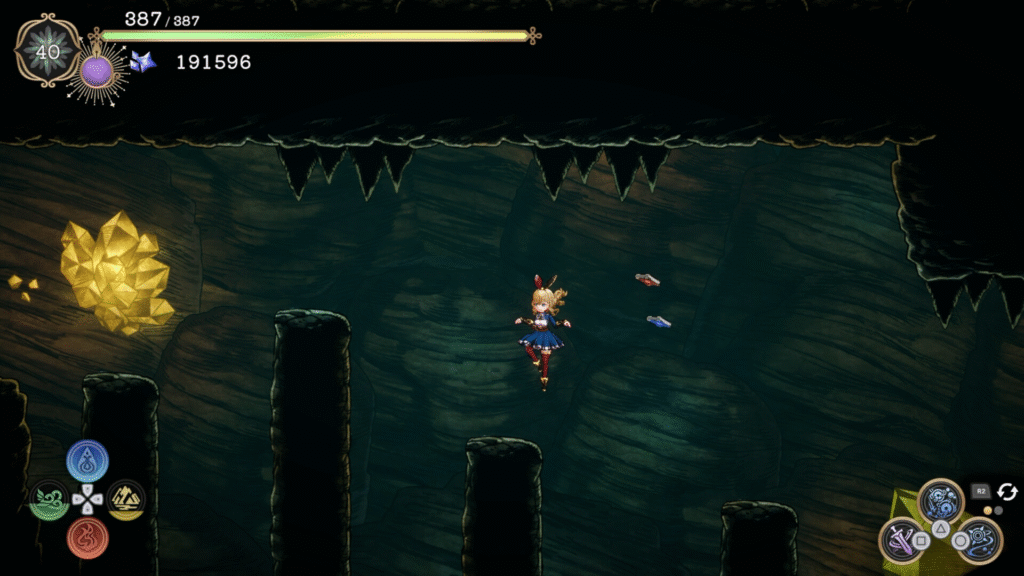1024x576 pixels.
Task: Trigger the blue bubble magic skill
Action: 941,500
